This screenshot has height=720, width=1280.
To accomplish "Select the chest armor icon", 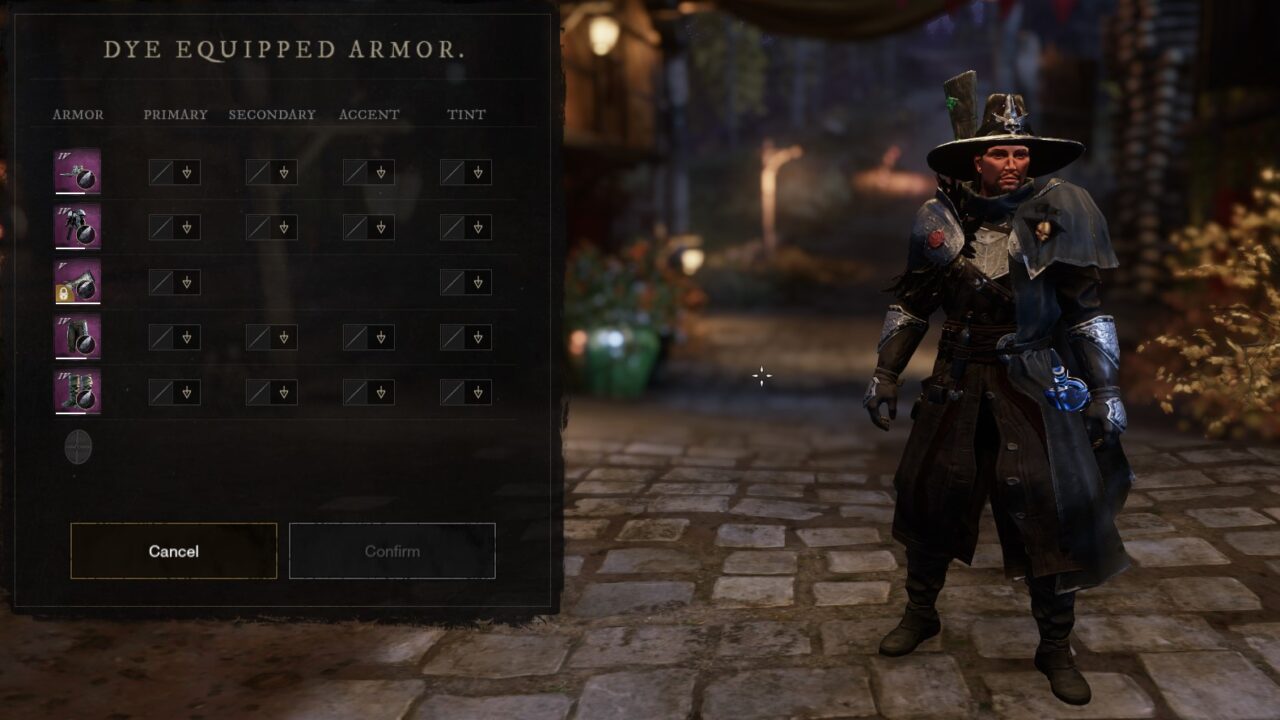I will (77, 227).
